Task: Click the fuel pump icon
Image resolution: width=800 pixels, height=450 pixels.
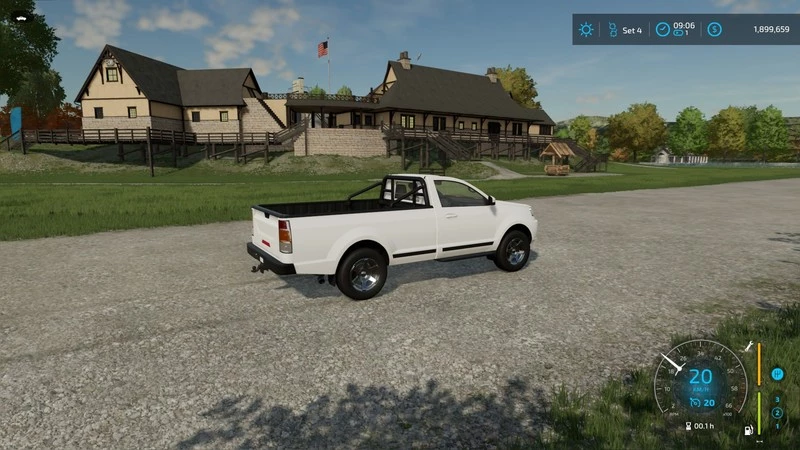Action: tap(747, 431)
